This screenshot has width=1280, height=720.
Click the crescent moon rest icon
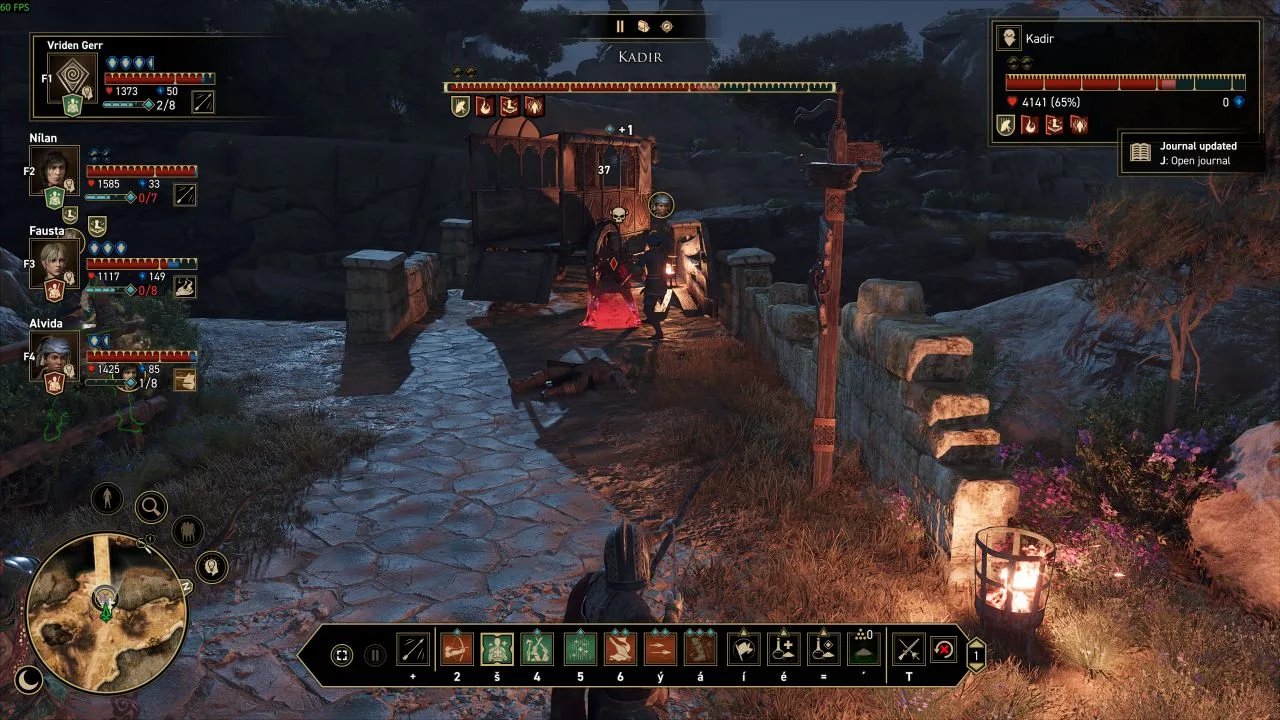29,680
